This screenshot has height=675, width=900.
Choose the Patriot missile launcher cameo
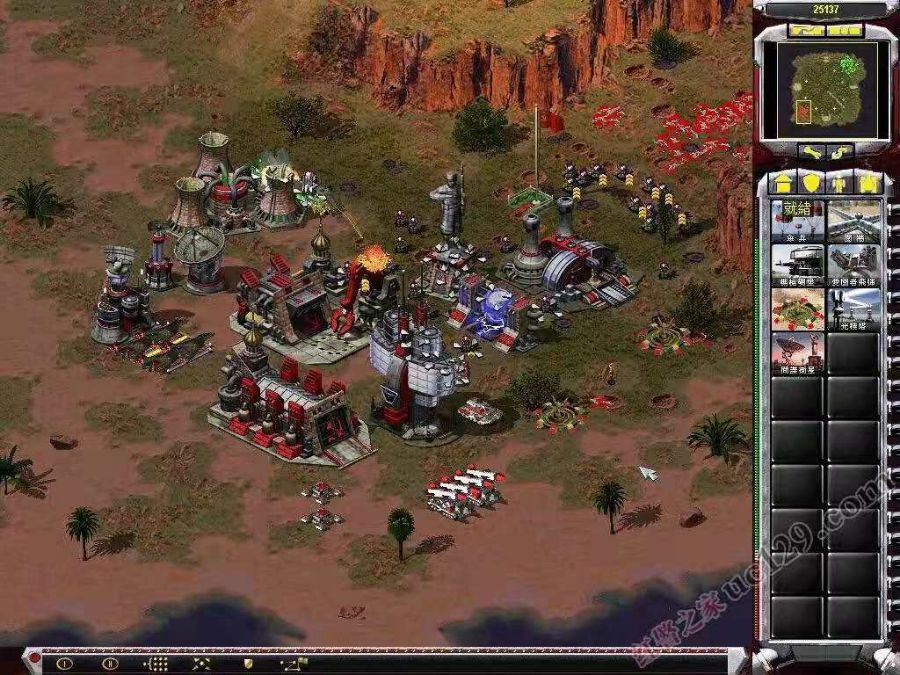854,265
